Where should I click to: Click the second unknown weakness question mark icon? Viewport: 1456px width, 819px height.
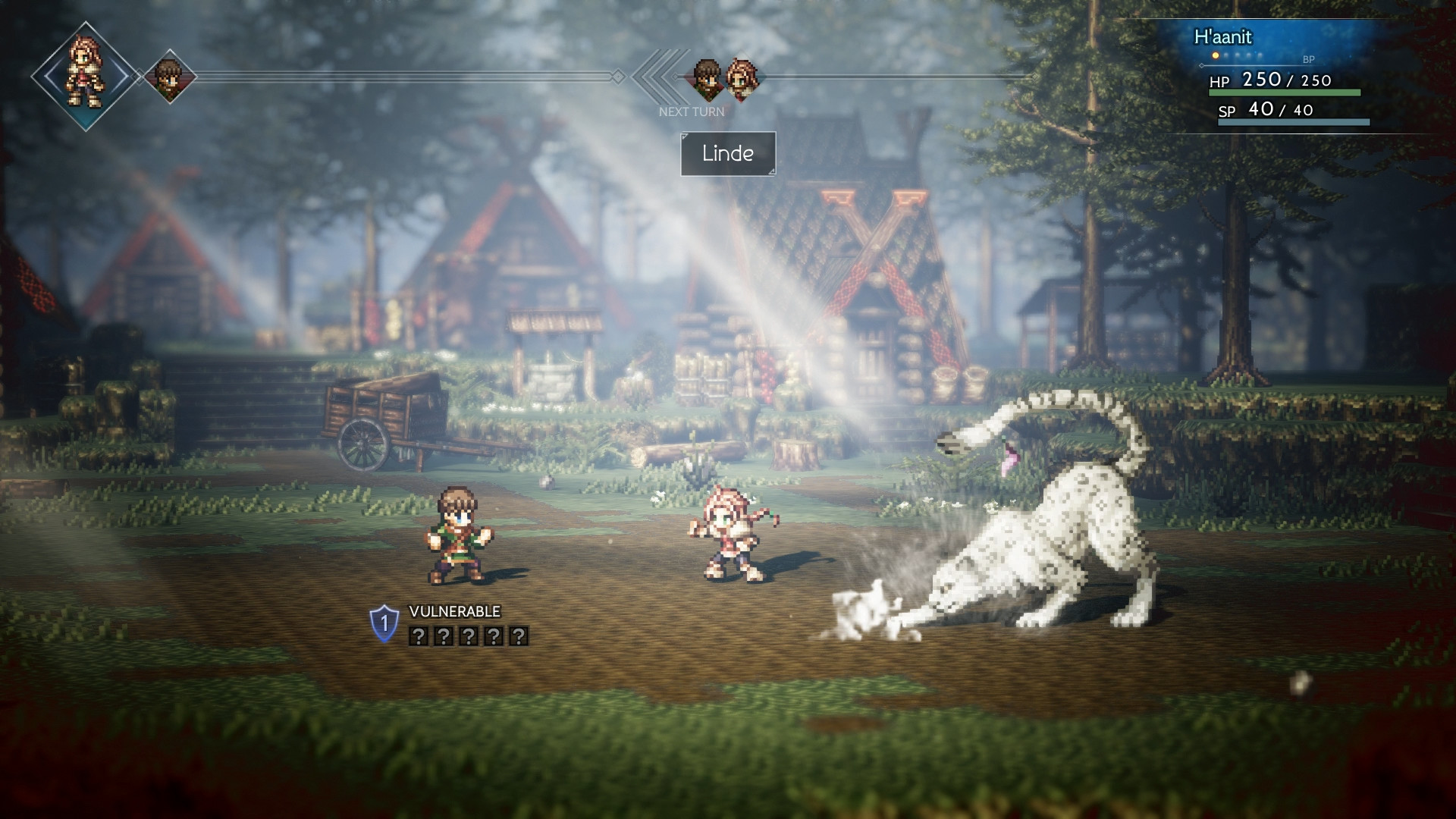(444, 636)
